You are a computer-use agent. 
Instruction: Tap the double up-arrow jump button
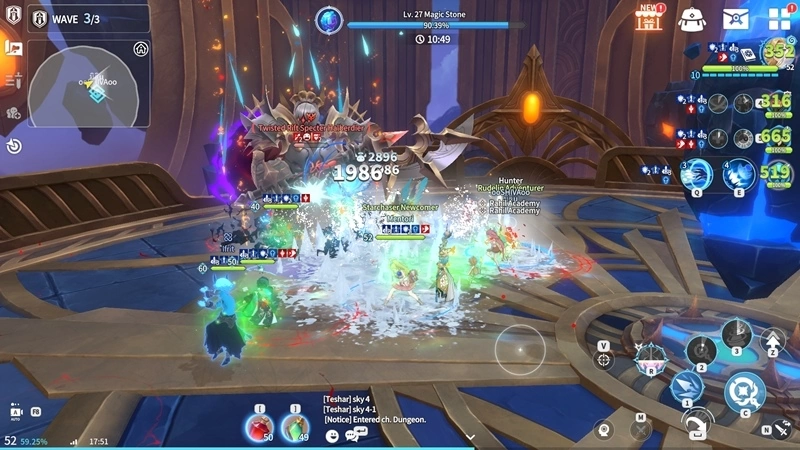[x=773, y=344]
